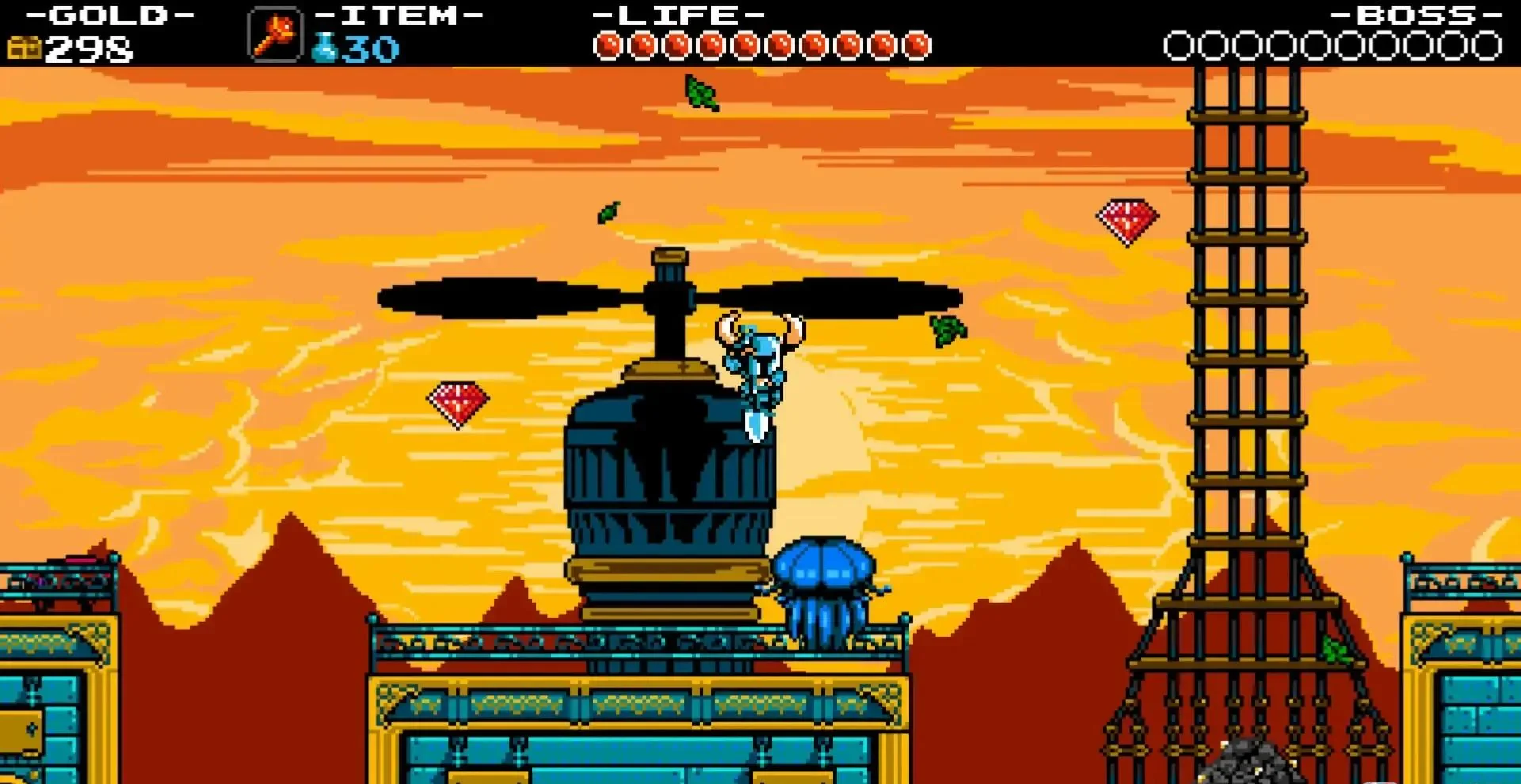
Task: Click the gold amount 298
Action: point(87,48)
